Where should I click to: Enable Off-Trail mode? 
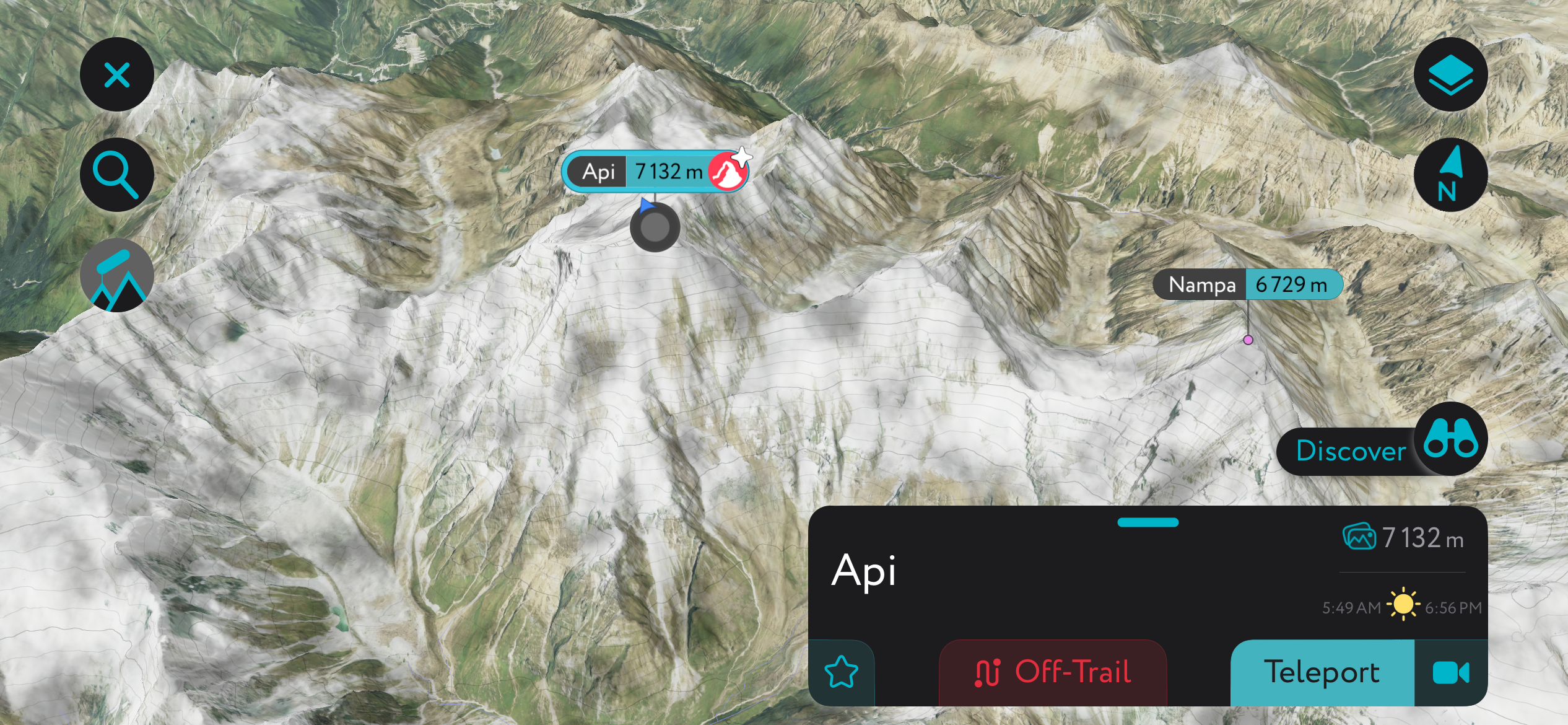(x=1052, y=671)
